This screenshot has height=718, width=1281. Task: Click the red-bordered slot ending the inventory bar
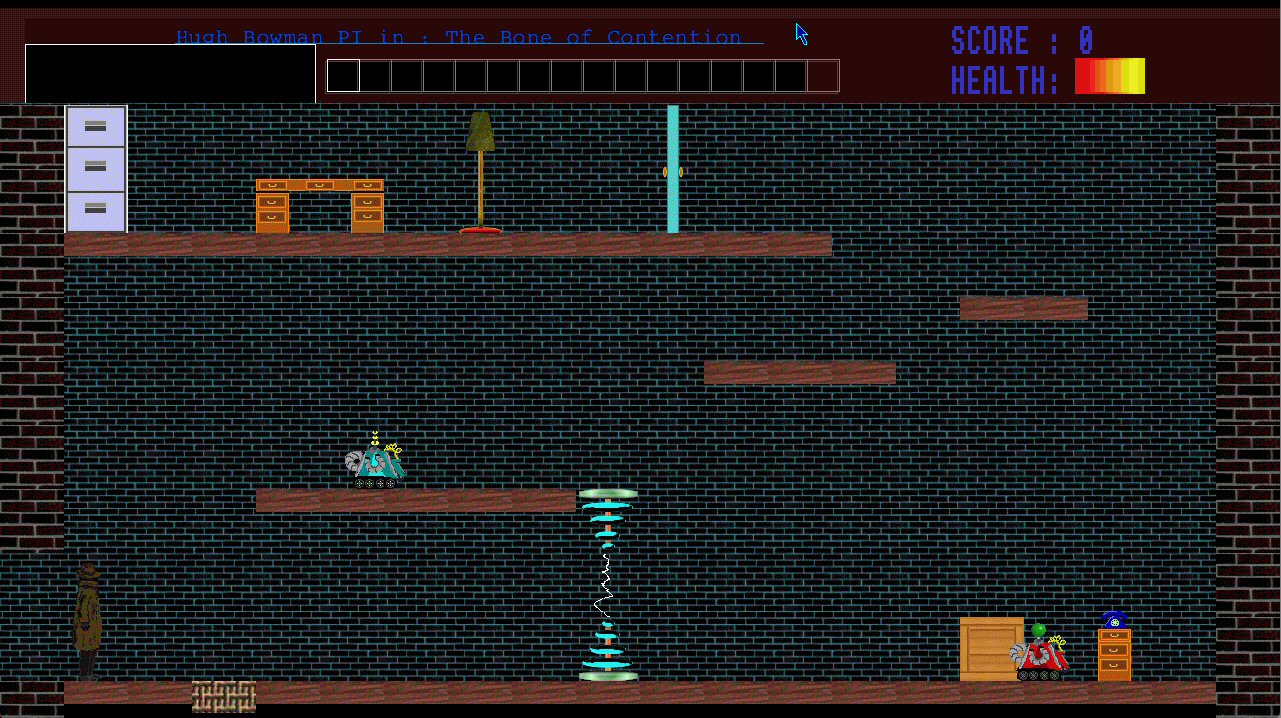click(823, 76)
